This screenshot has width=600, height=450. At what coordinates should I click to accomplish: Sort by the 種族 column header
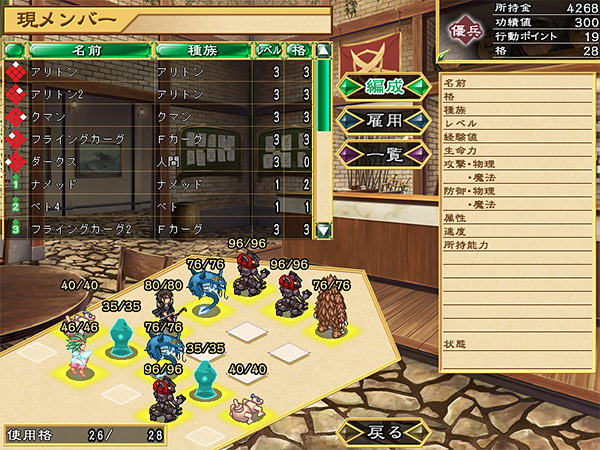tap(202, 49)
